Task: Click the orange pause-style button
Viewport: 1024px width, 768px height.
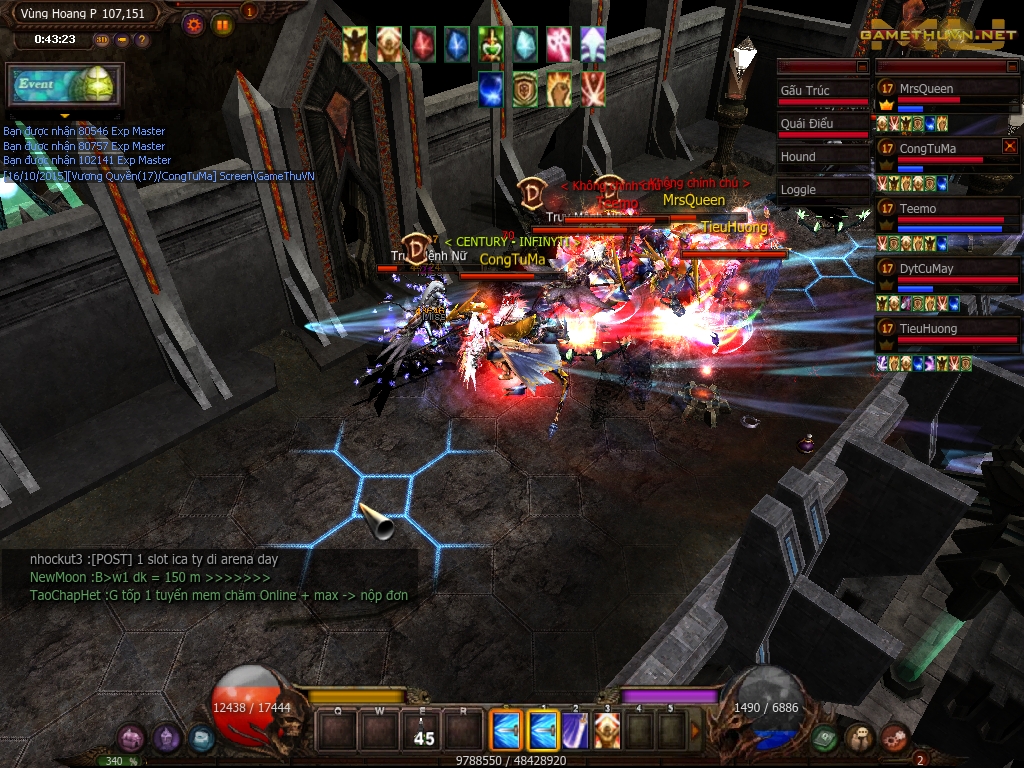Action: [x=222, y=25]
